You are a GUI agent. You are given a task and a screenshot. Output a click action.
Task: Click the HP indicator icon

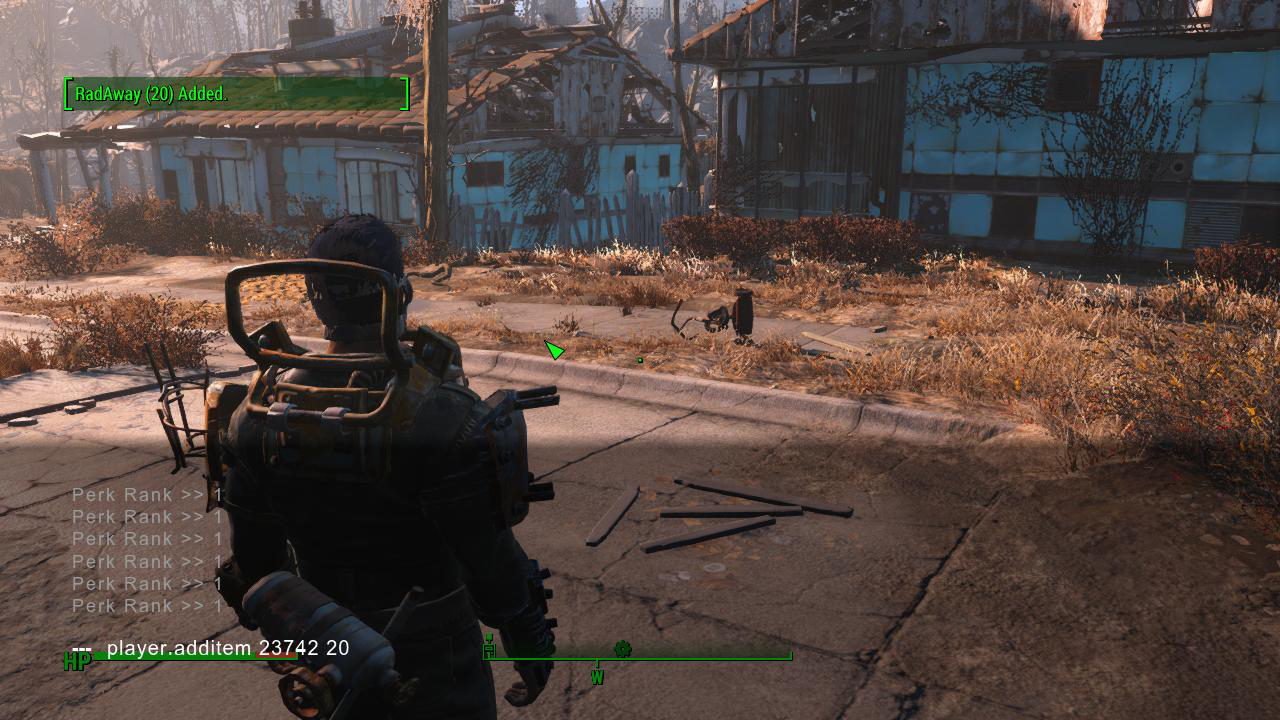(75, 661)
